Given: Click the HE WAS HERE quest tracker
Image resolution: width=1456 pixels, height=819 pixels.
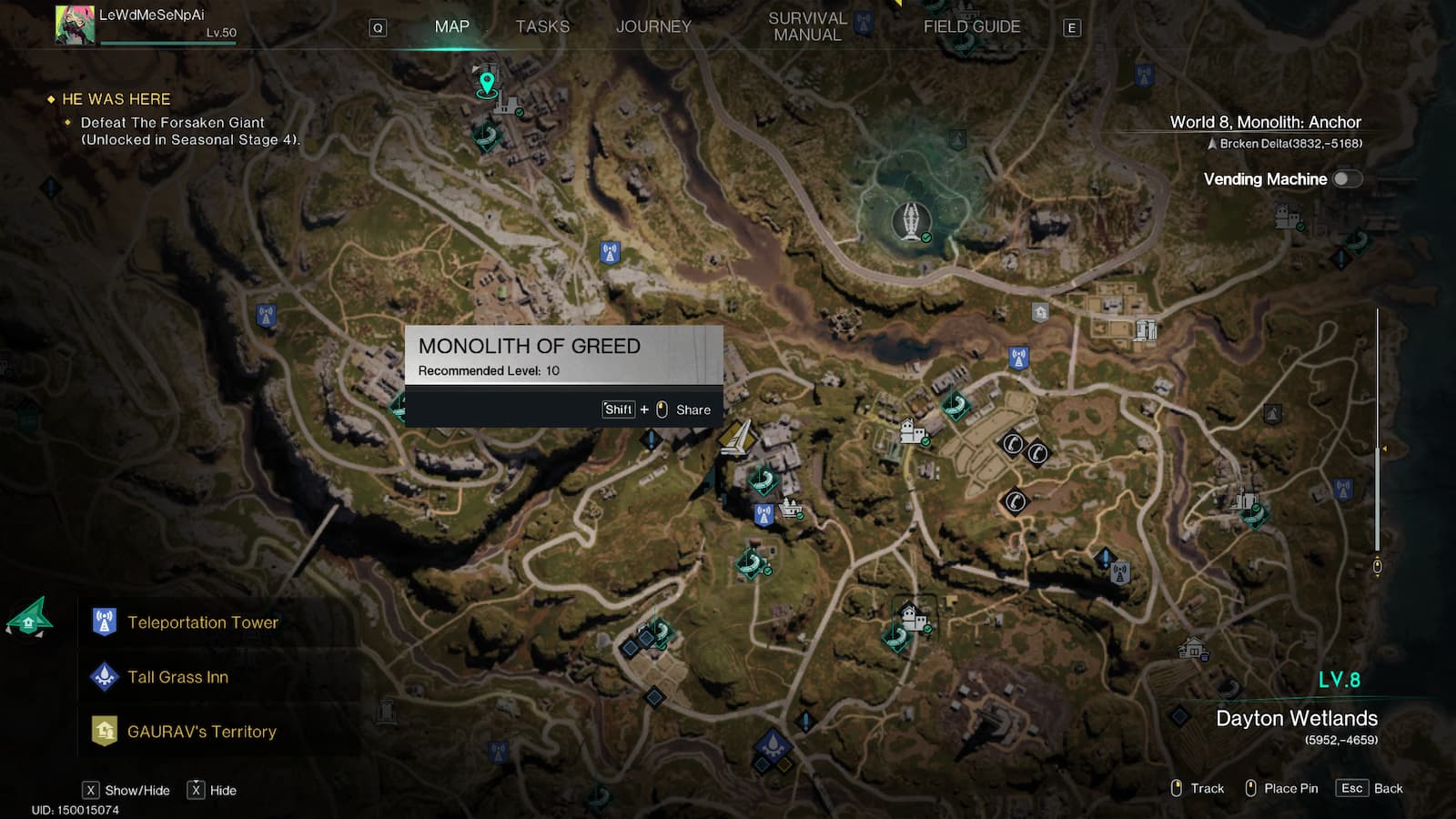Looking at the screenshot, I should click(116, 99).
